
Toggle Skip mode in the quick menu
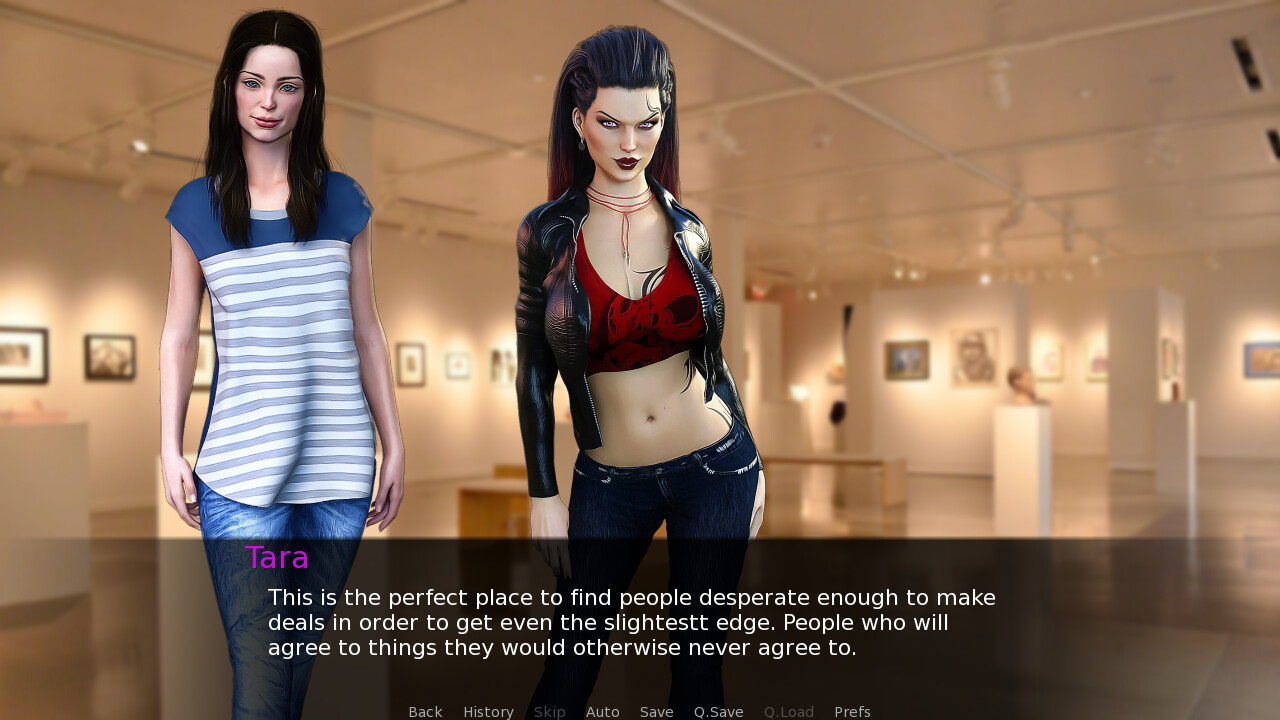549,712
